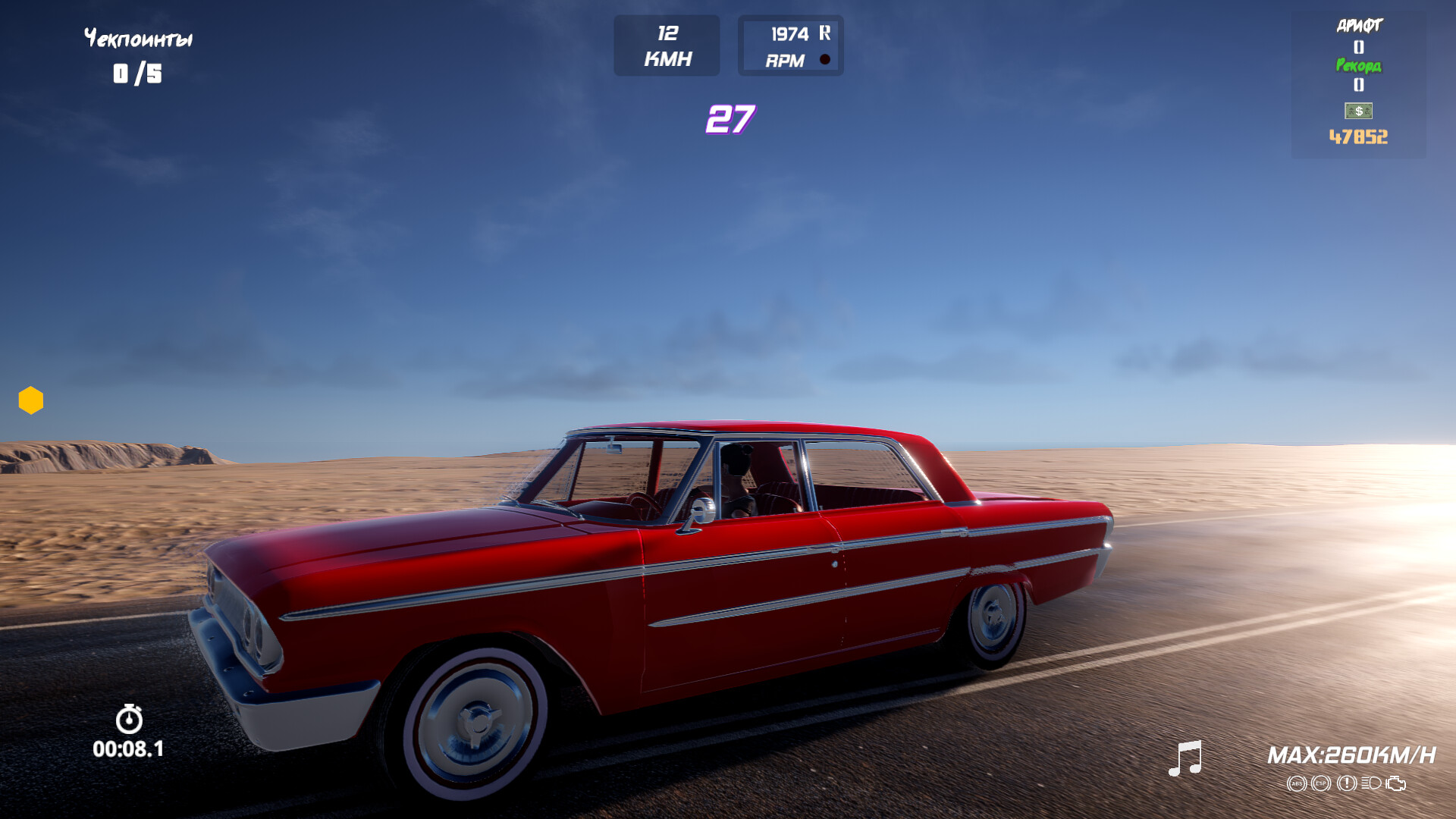Toggle ABS with its brake circle icon
The width and height of the screenshot is (1456, 819).
coord(1297,783)
